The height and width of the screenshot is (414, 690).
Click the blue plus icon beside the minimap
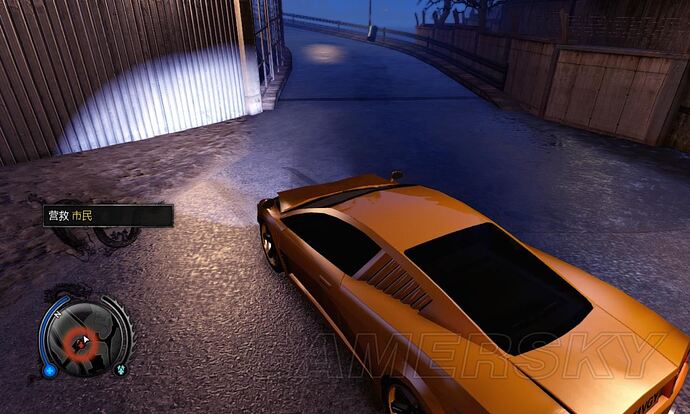coord(49,371)
